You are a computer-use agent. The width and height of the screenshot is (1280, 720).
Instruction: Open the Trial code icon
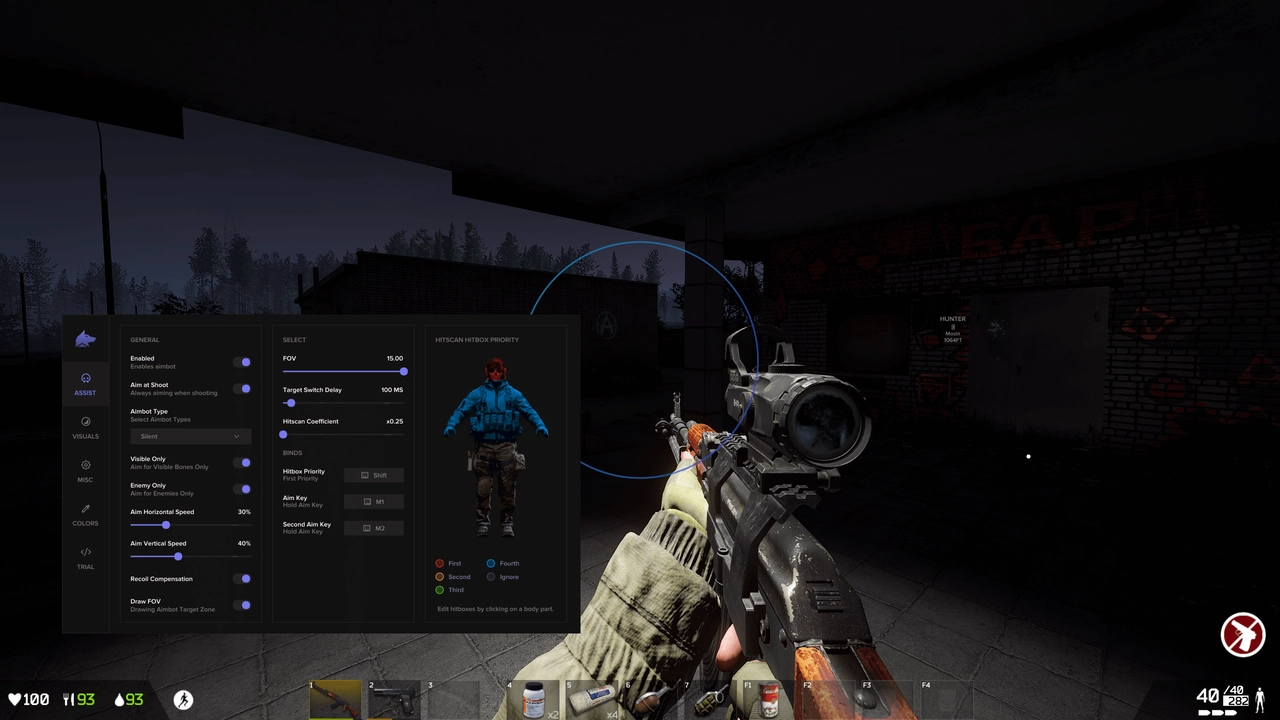(x=85, y=551)
